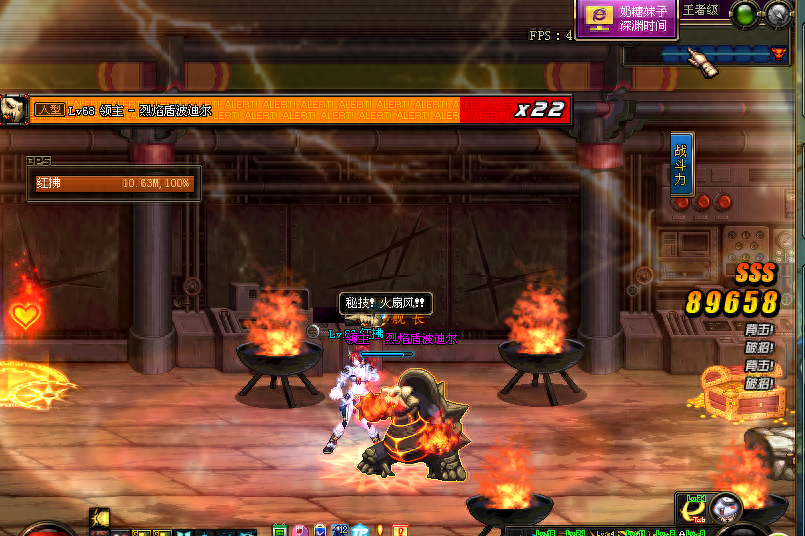Open the 战斗力 combat power tab
Image resolution: width=805 pixels, height=536 pixels.
pos(681,164)
